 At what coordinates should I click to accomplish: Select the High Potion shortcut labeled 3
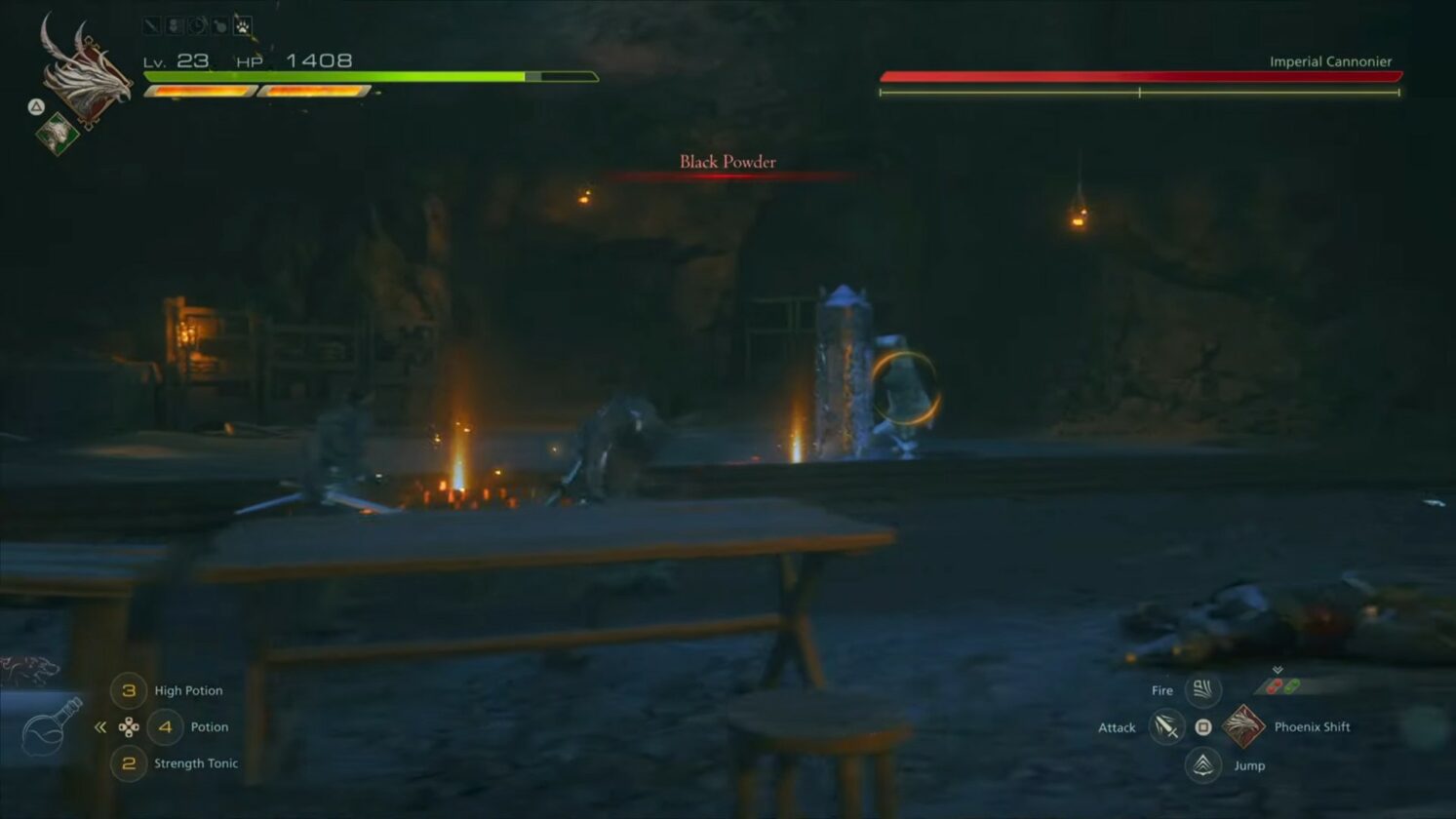click(130, 690)
